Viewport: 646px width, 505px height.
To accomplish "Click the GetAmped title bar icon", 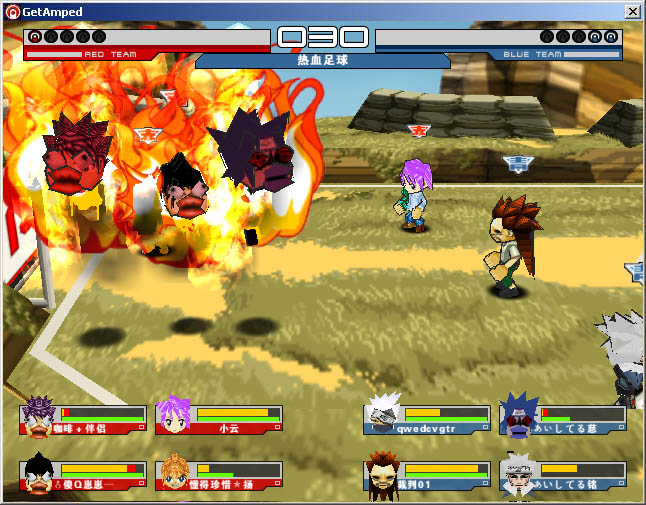I will (12, 11).
